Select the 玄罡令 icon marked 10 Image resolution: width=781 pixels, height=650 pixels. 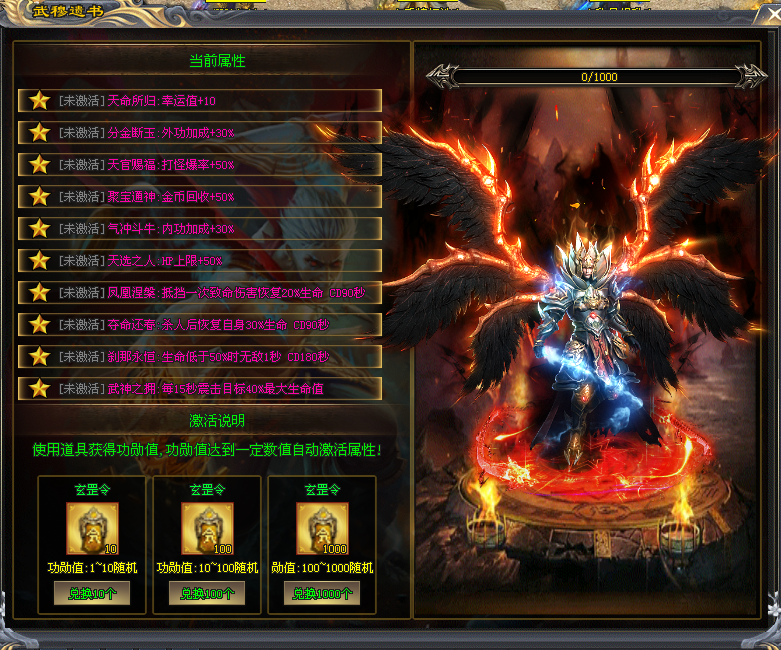92,529
